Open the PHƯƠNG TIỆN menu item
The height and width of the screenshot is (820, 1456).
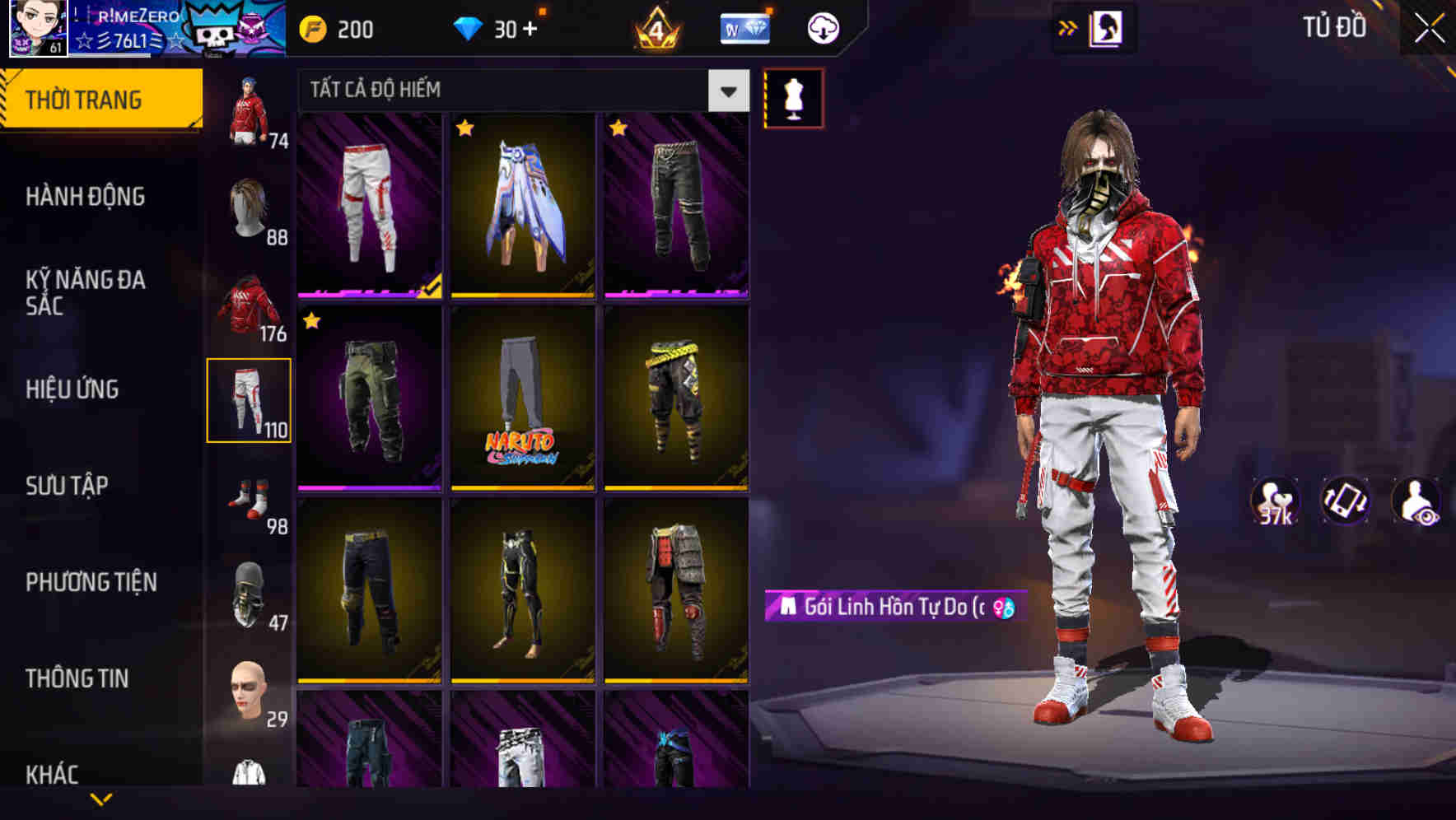point(91,581)
